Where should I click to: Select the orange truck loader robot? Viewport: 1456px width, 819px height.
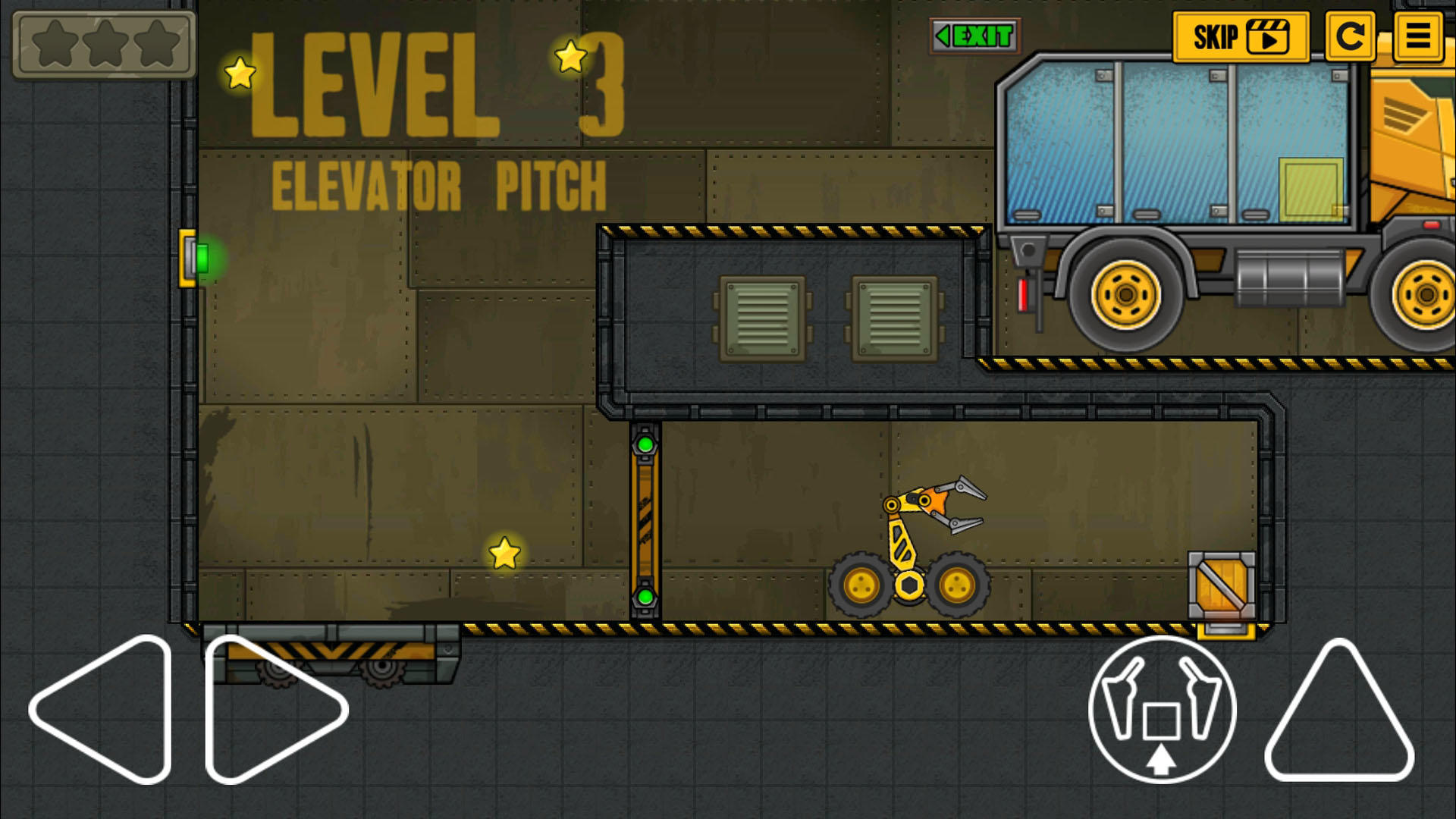point(910,554)
